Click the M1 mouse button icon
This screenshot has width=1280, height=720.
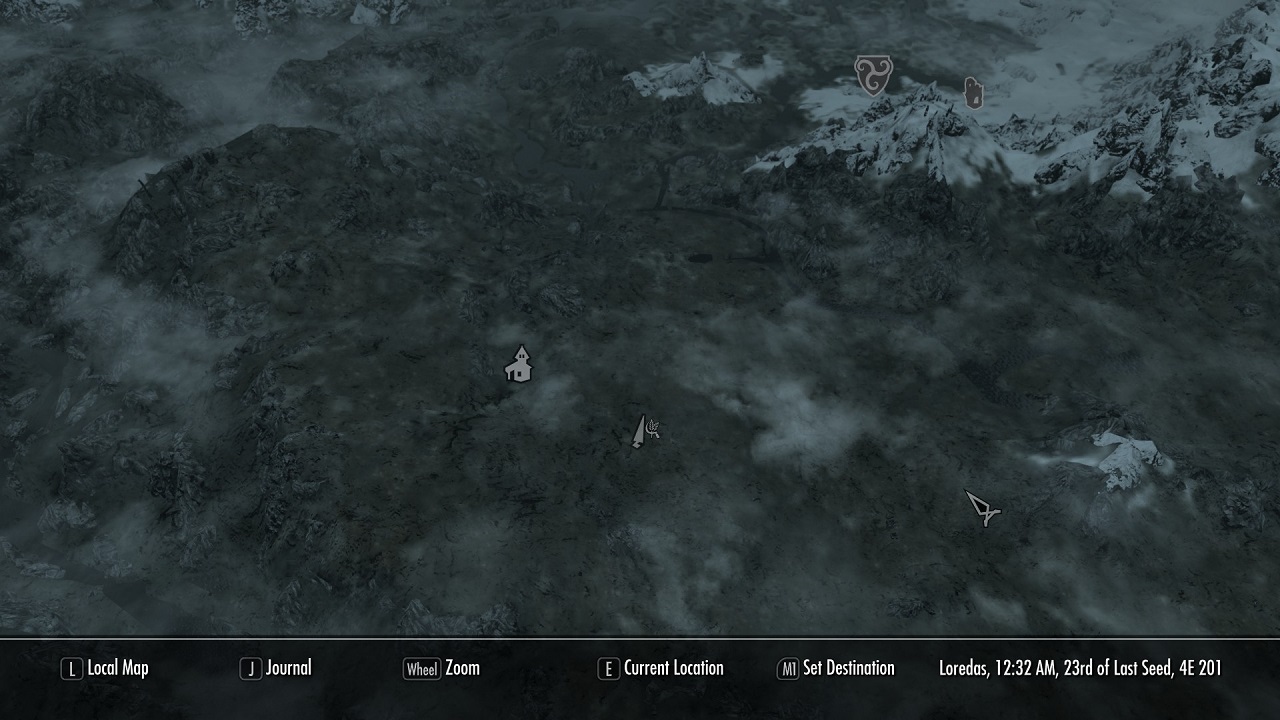[791, 668]
